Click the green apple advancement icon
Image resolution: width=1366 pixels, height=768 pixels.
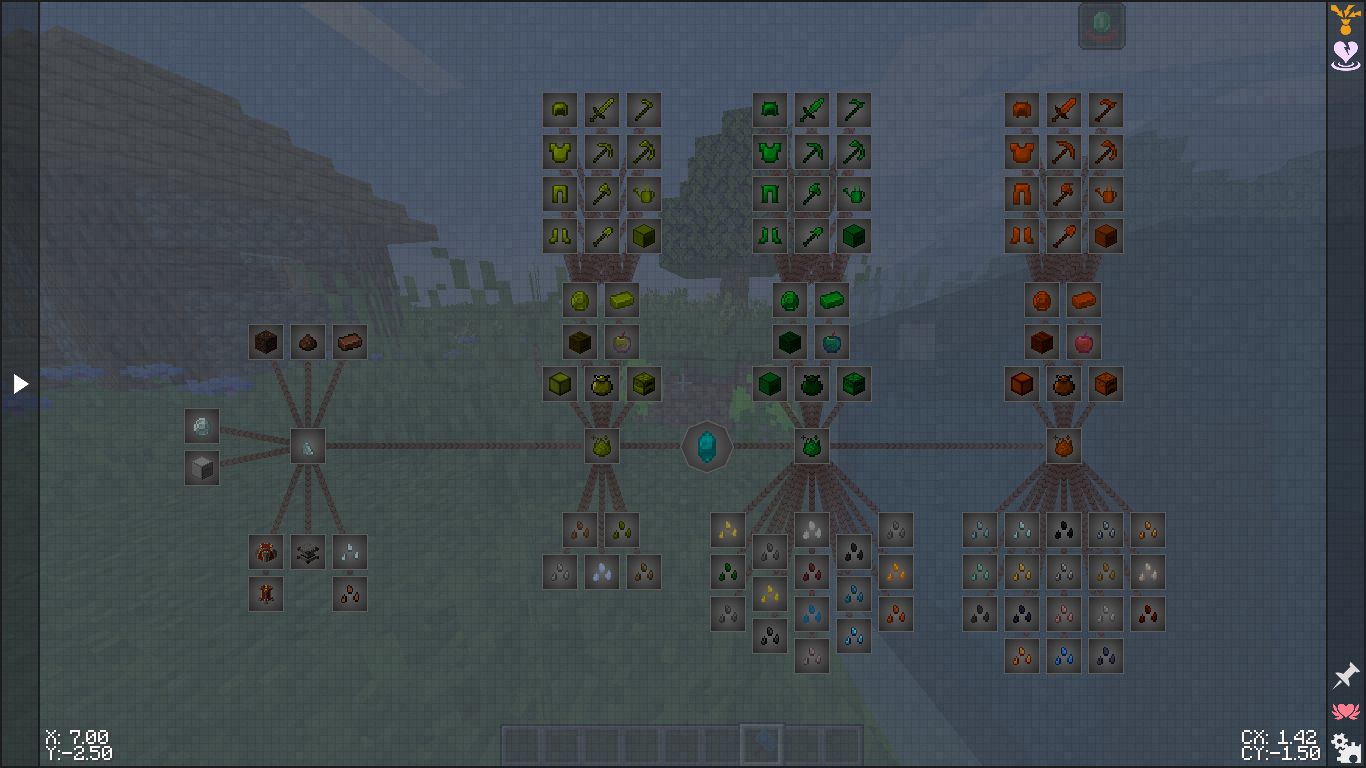click(x=832, y=342)
